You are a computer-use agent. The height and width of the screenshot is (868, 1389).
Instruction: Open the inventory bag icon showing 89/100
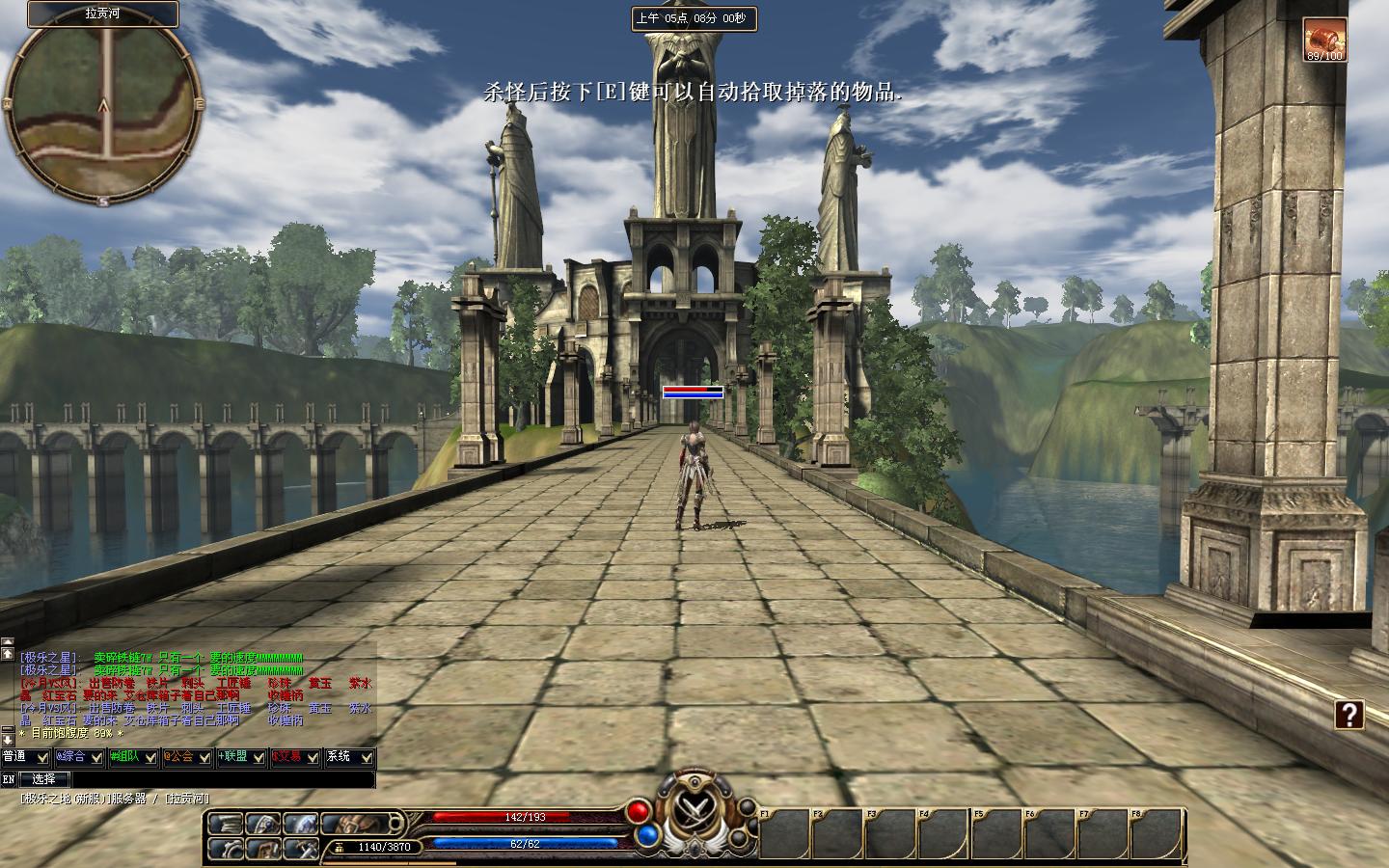click(1324, 39)
